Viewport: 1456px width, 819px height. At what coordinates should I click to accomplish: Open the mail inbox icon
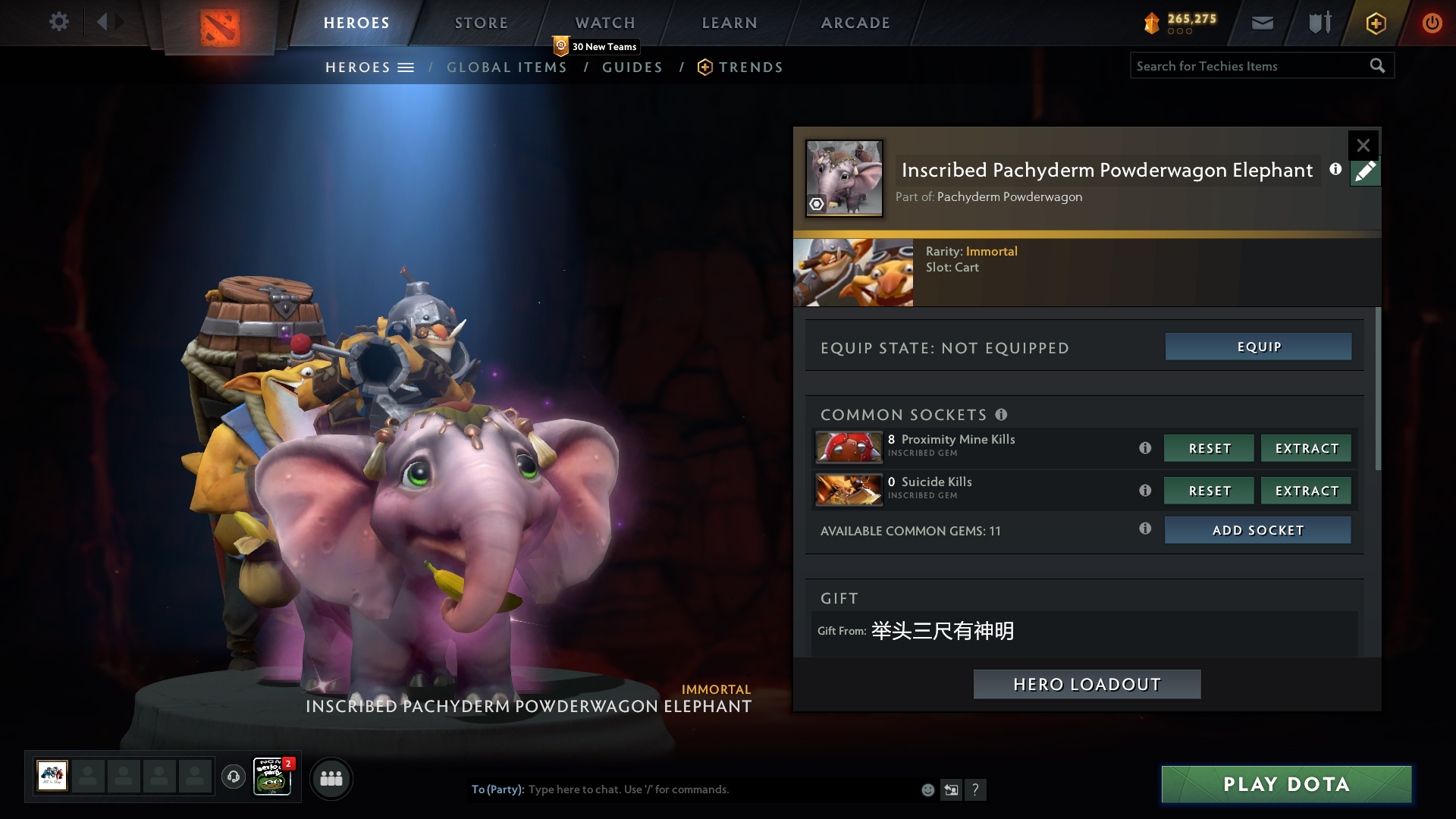[1262, 23]
